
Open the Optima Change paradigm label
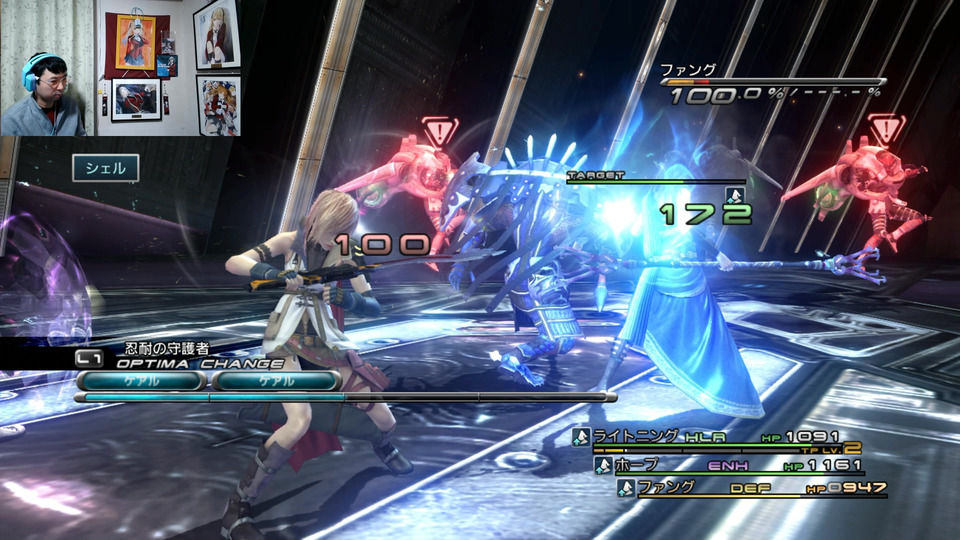200,364
